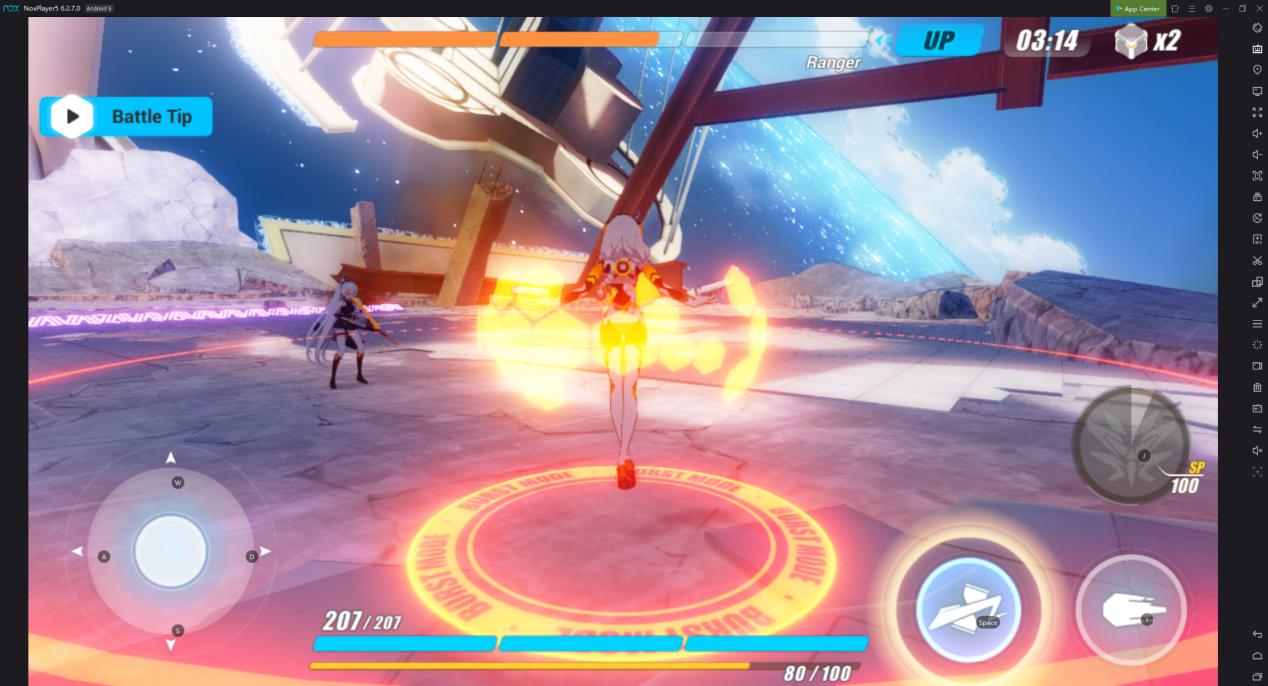The height and width of the screenshot is (686, 1268).
Task: Tap the joystick's right arrow
Action: [x=266, y=552]
